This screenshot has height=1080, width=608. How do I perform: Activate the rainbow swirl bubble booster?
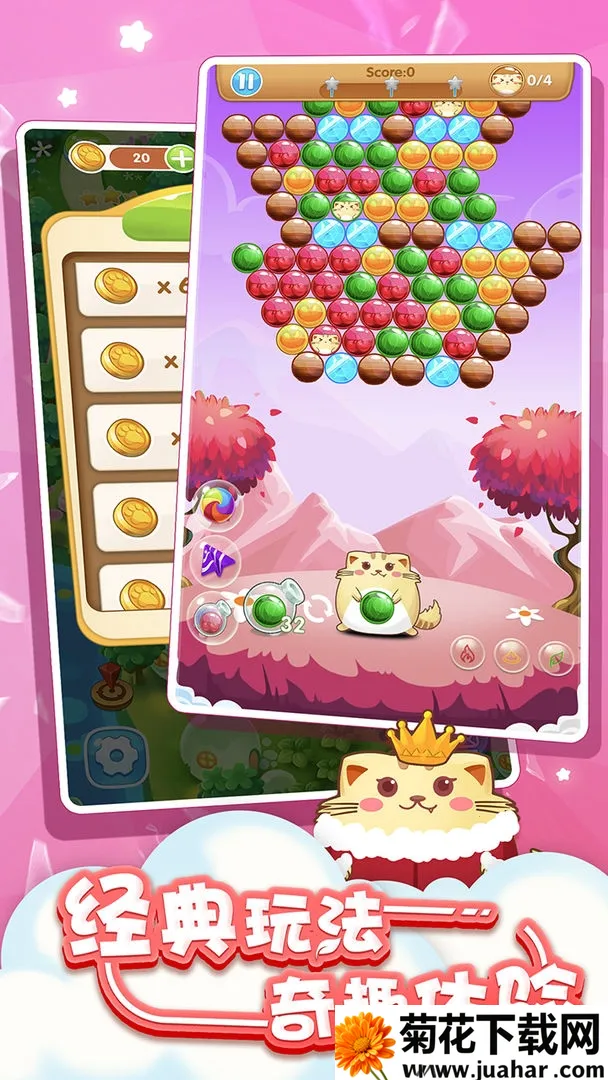tap(216, 506)
